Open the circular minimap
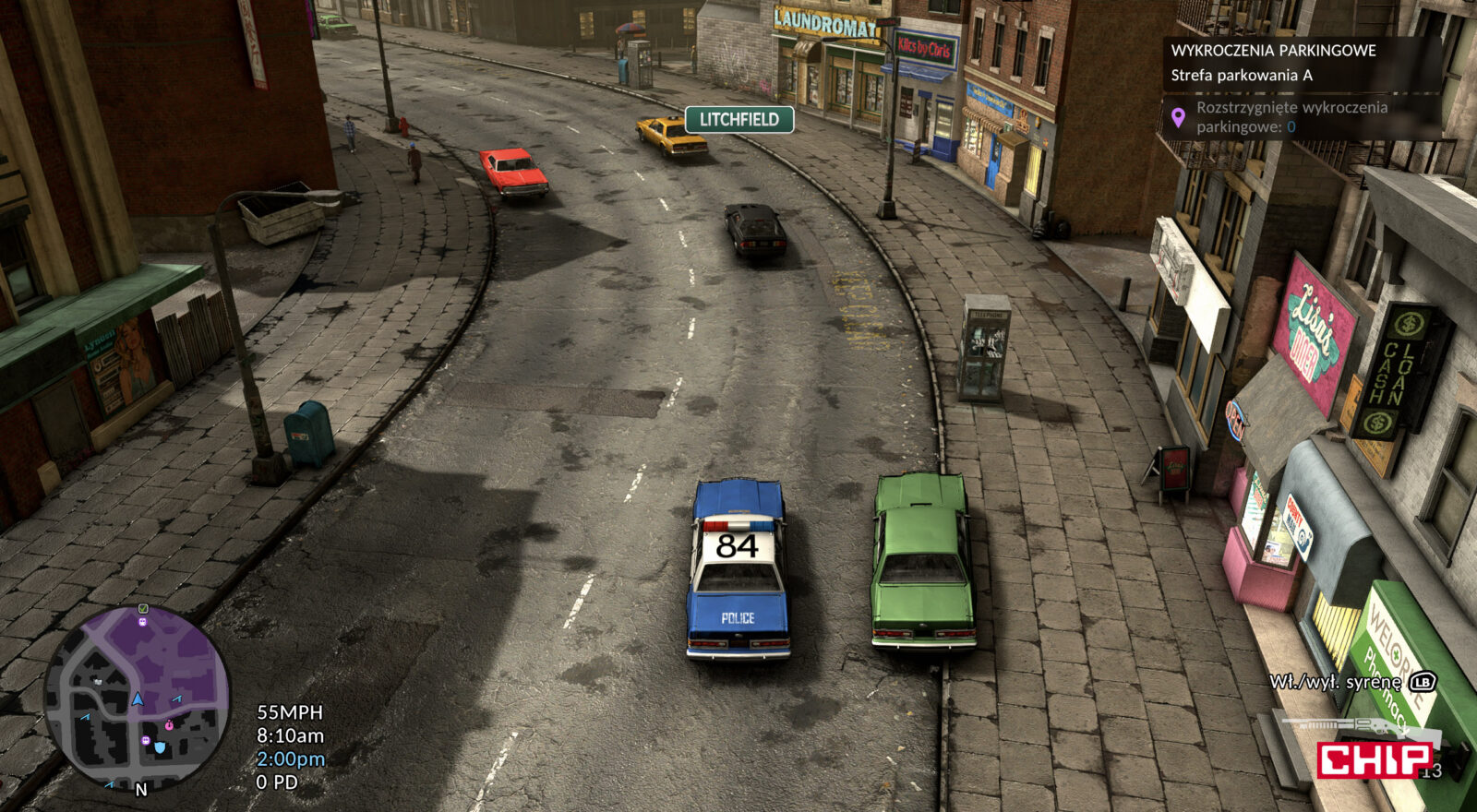This screenshot has width=1477, height=812. pyautogui.click(x=137, y=699)
